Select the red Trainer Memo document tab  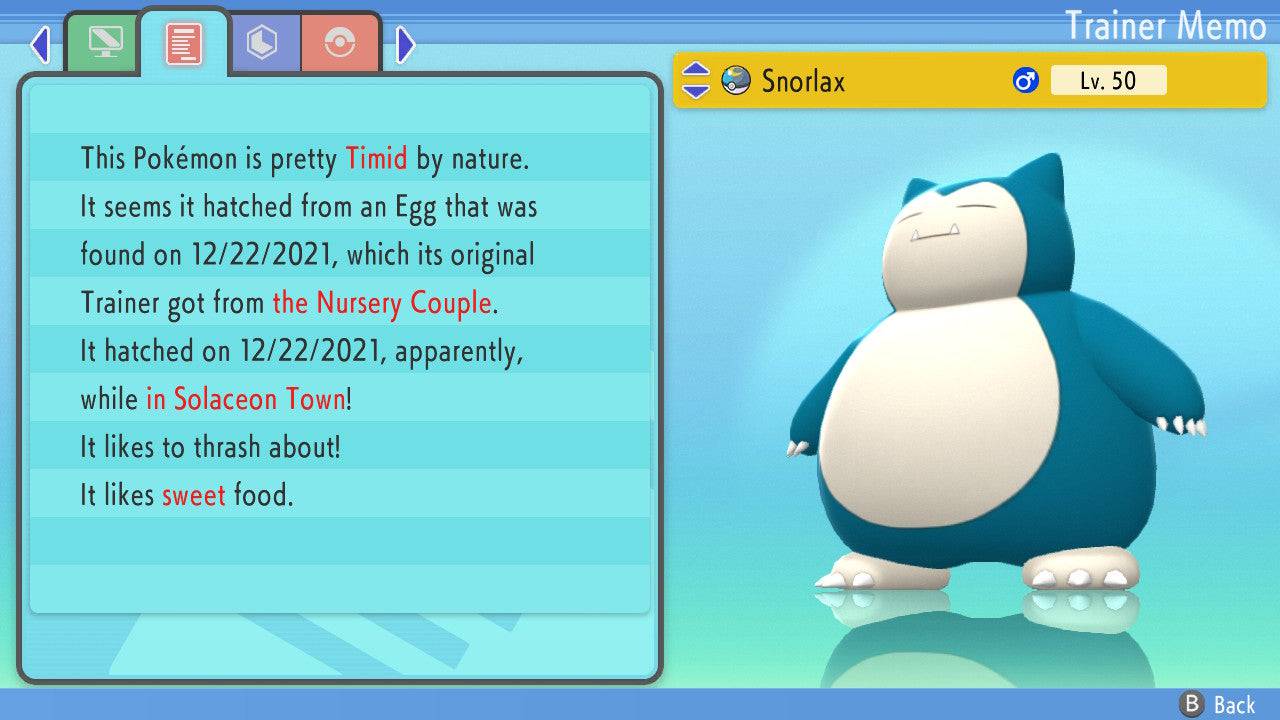[184, 43]
